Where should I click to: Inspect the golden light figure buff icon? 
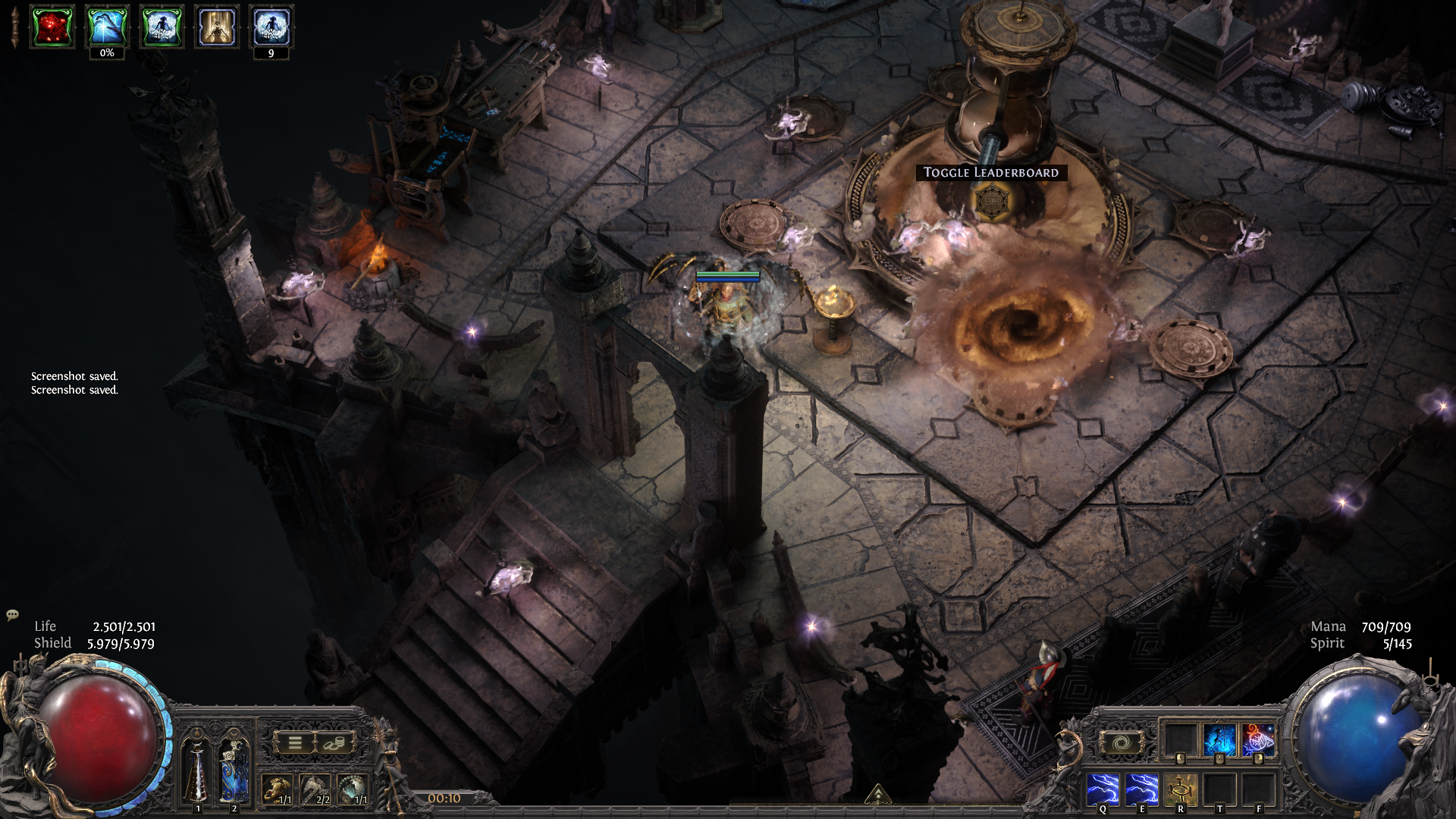tap(217, 27)
